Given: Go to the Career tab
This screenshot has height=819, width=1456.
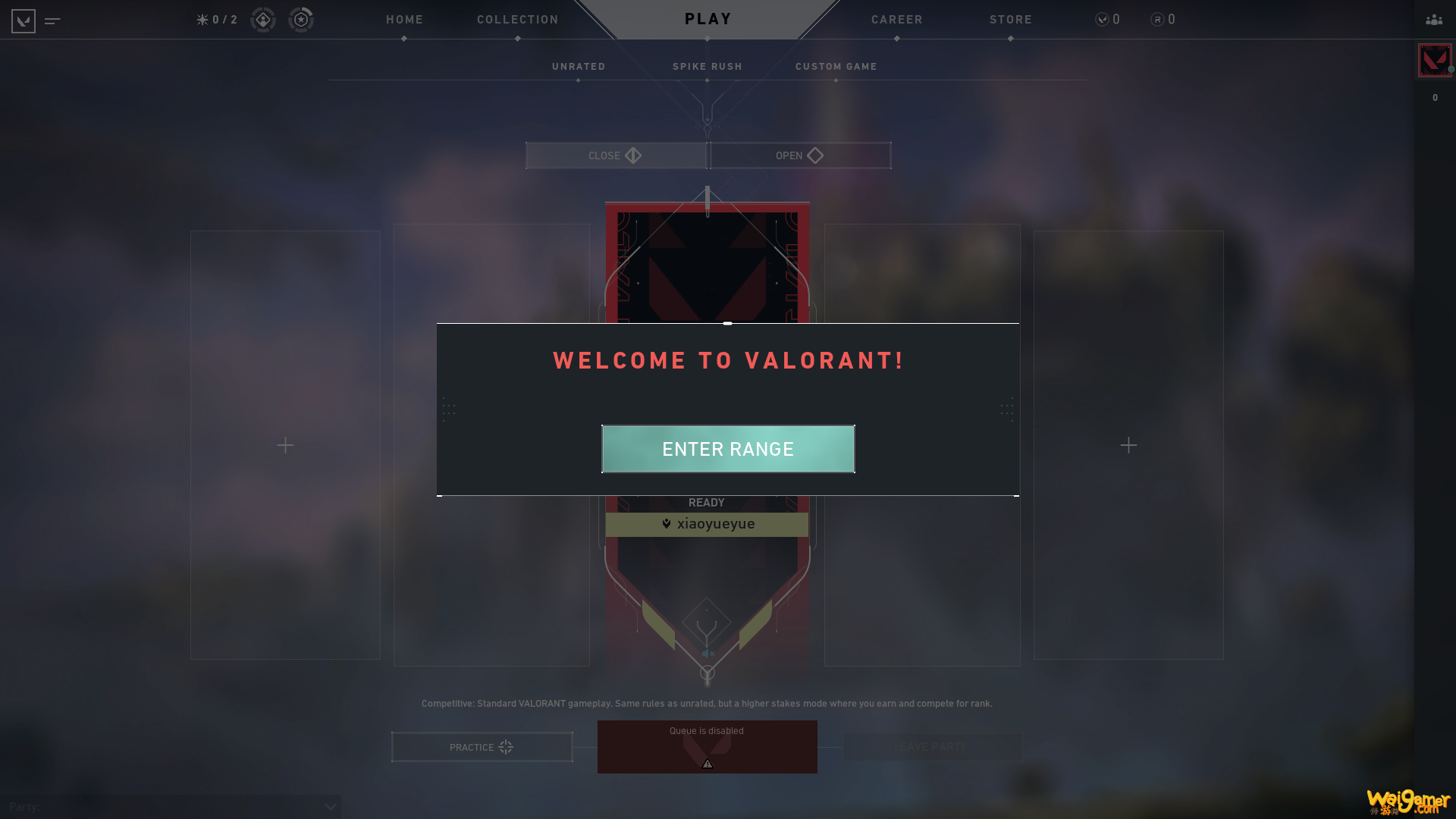Looking at the screenshot, I should [896, 20].
